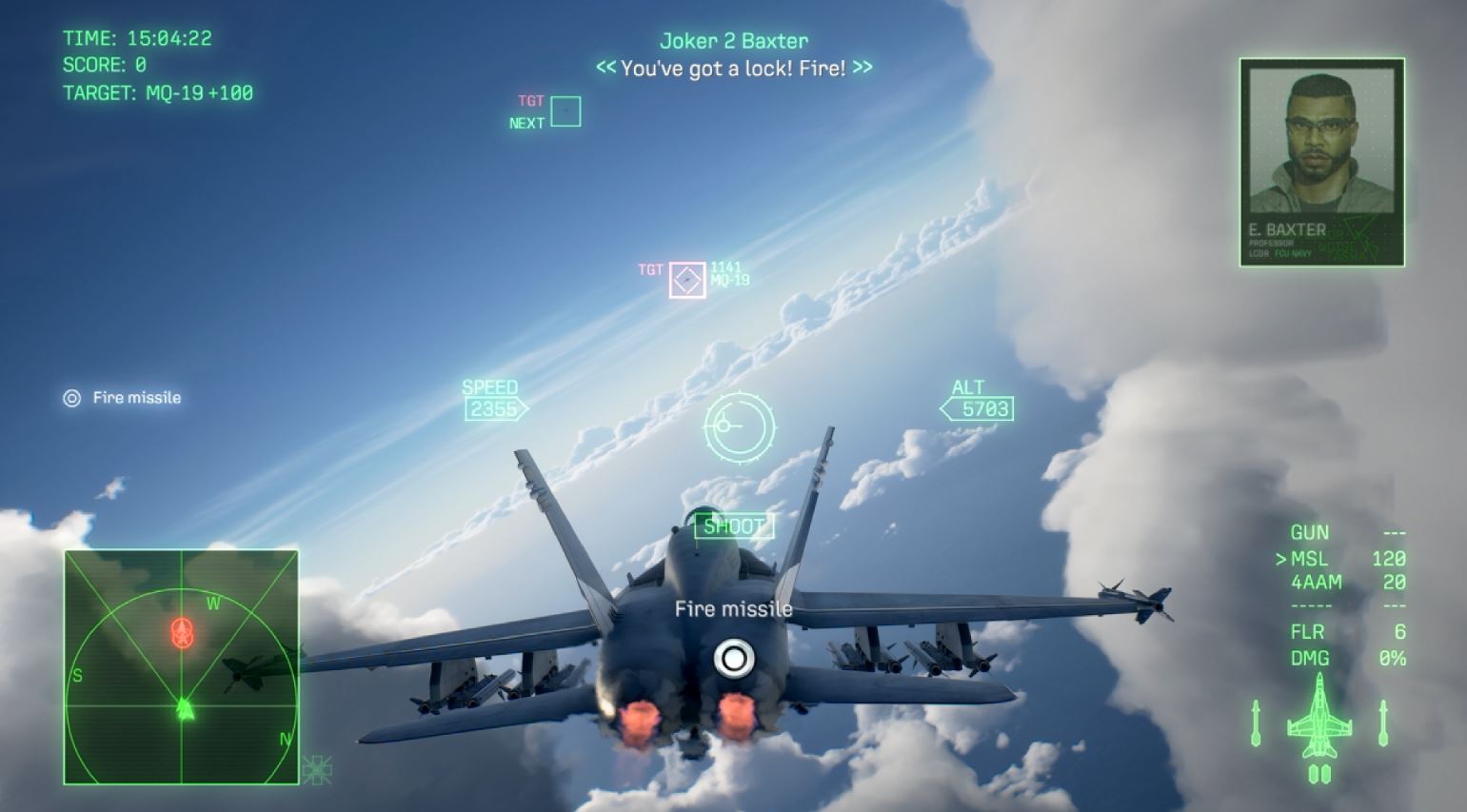Click the right missile icon beside the aircraft diagram
Image resolution: width=1467 pixels, height=812 pixels.
1382,723
